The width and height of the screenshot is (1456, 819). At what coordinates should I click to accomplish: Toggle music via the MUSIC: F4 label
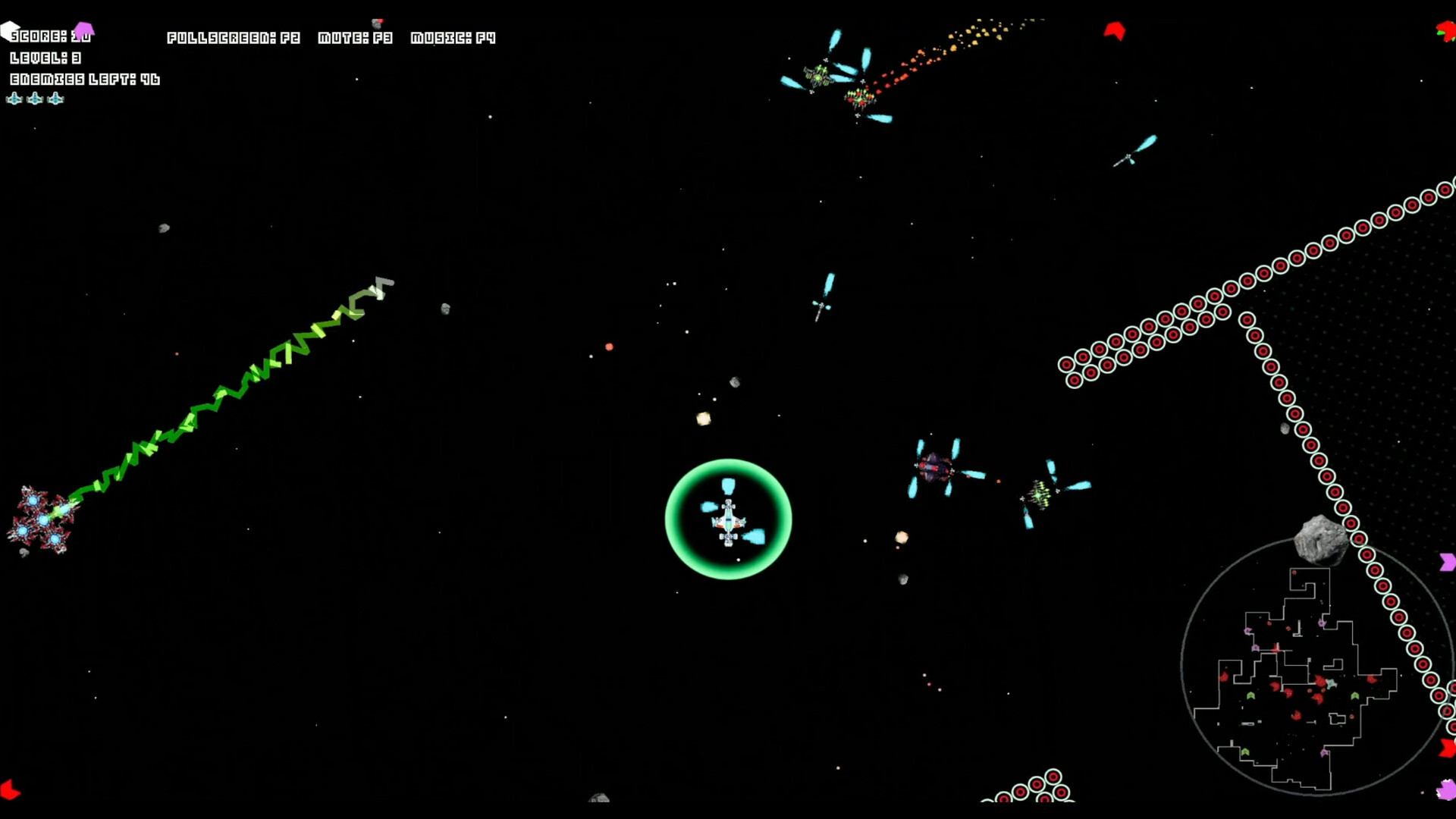tap(453, 37)
